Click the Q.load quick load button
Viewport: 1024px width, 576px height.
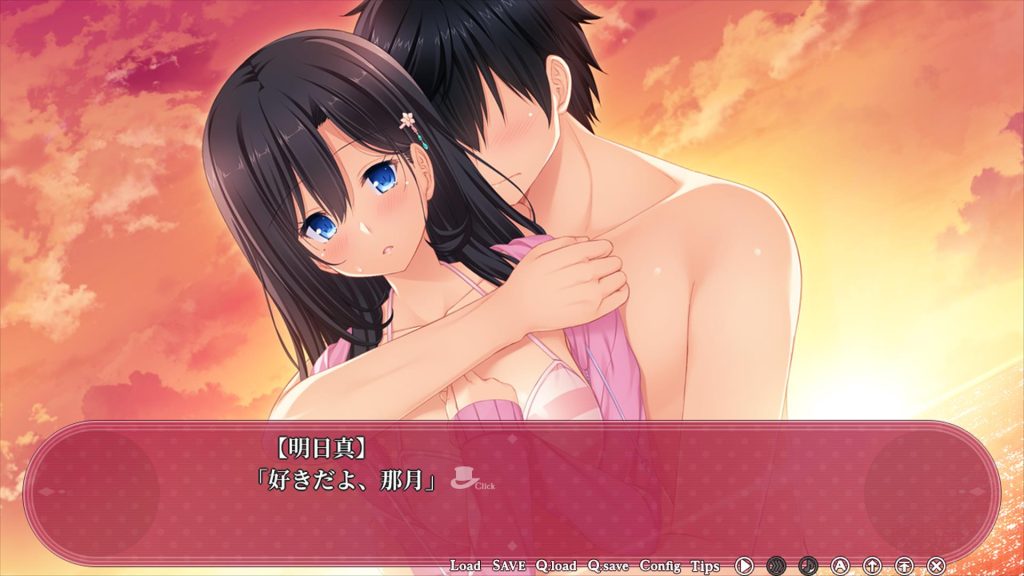click(x=556, y=566)
